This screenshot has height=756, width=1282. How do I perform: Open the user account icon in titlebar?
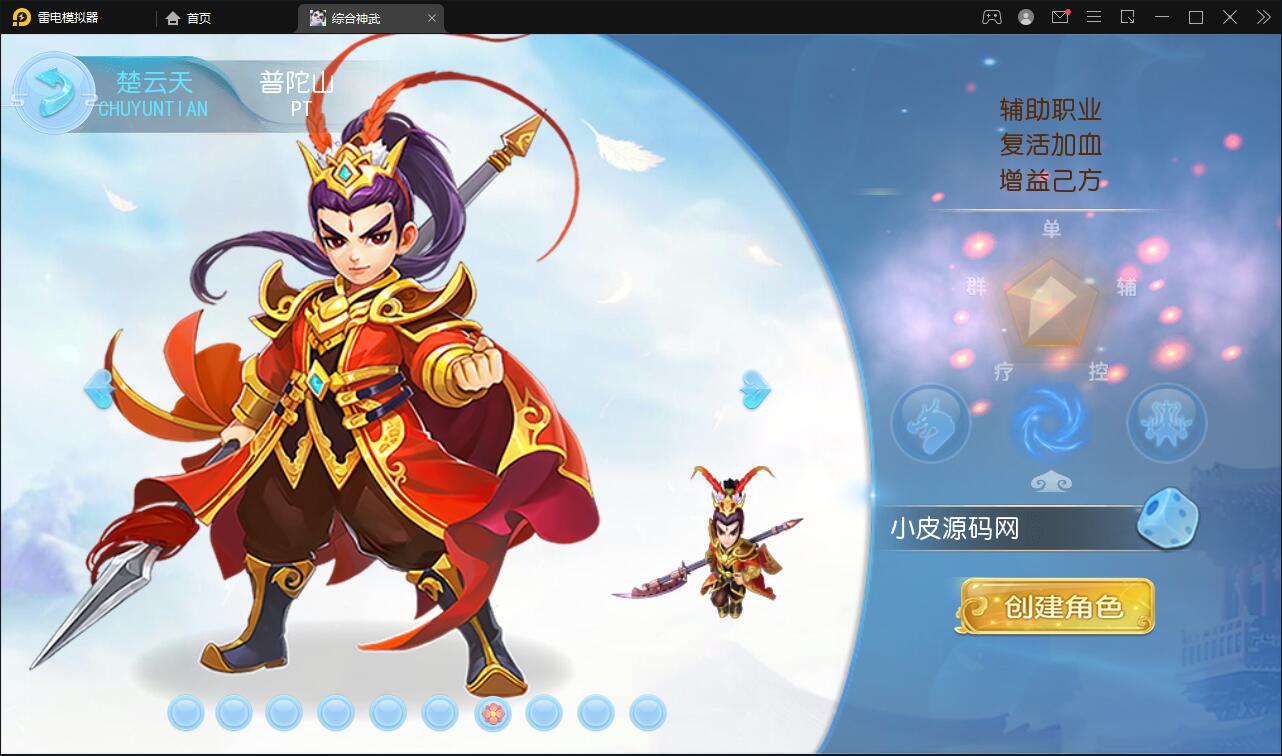point(1024,17)
